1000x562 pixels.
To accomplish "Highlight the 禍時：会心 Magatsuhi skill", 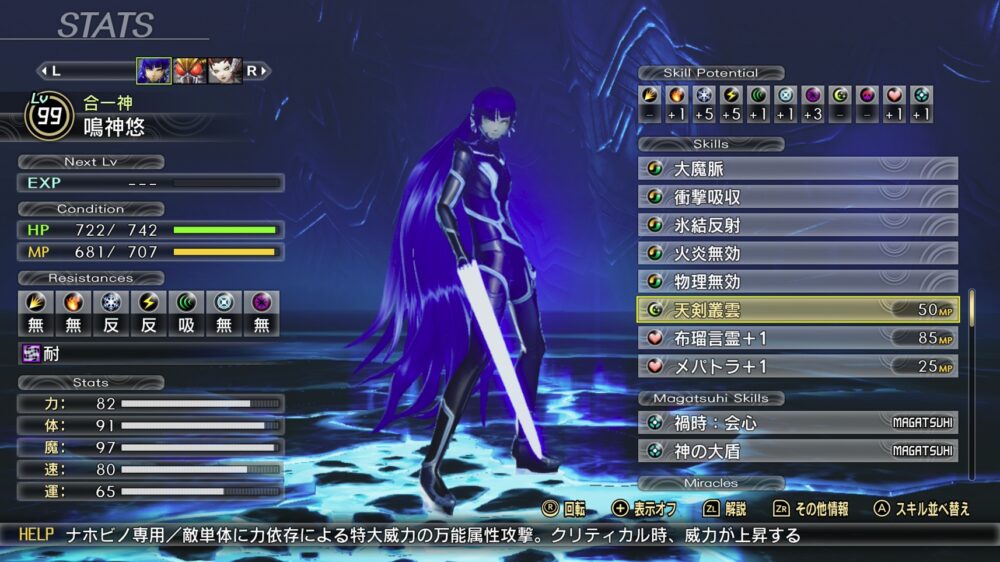I will [797, 423].
